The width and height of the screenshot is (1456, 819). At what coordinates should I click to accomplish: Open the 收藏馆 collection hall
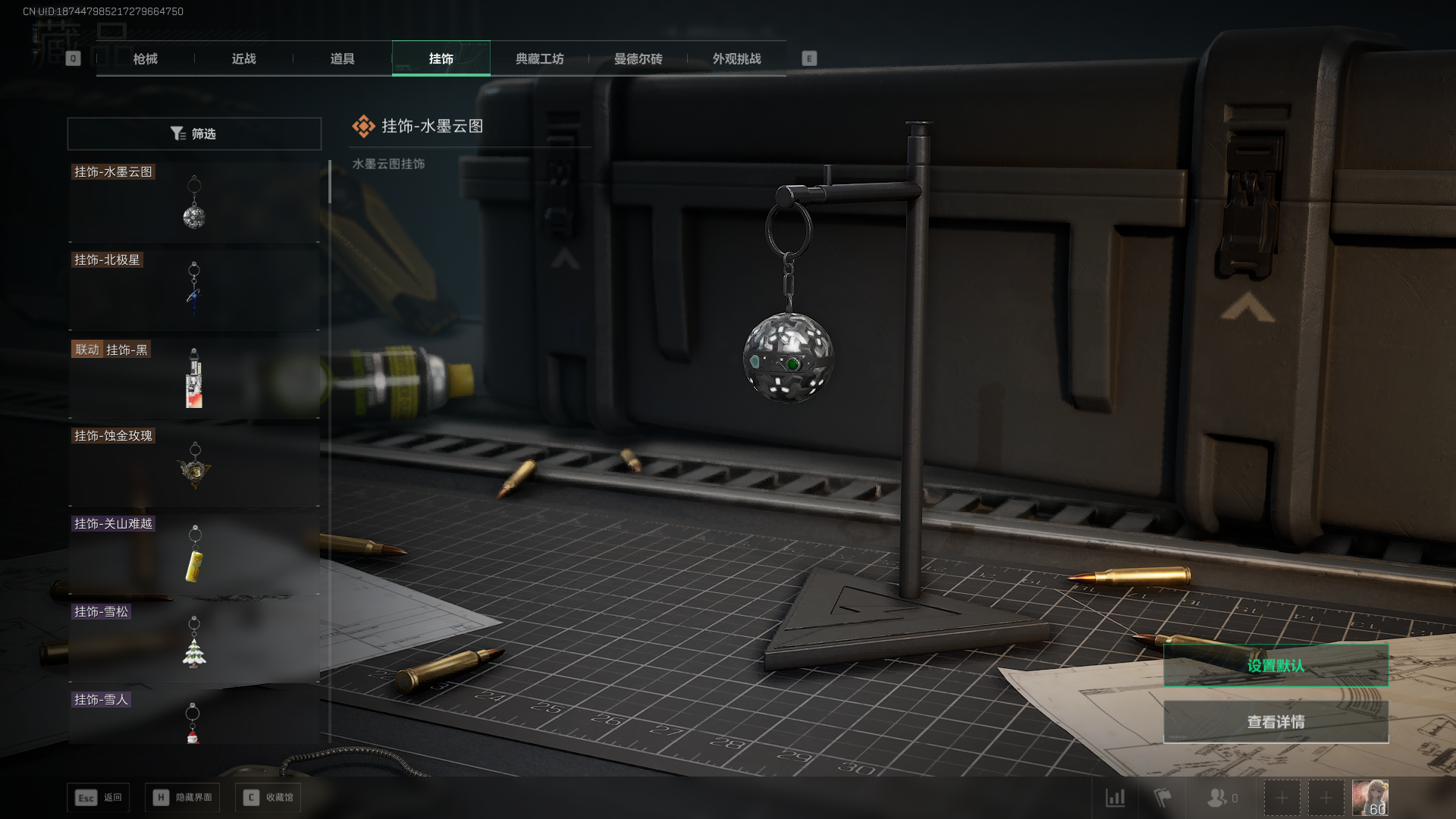(x=268, y=797)
